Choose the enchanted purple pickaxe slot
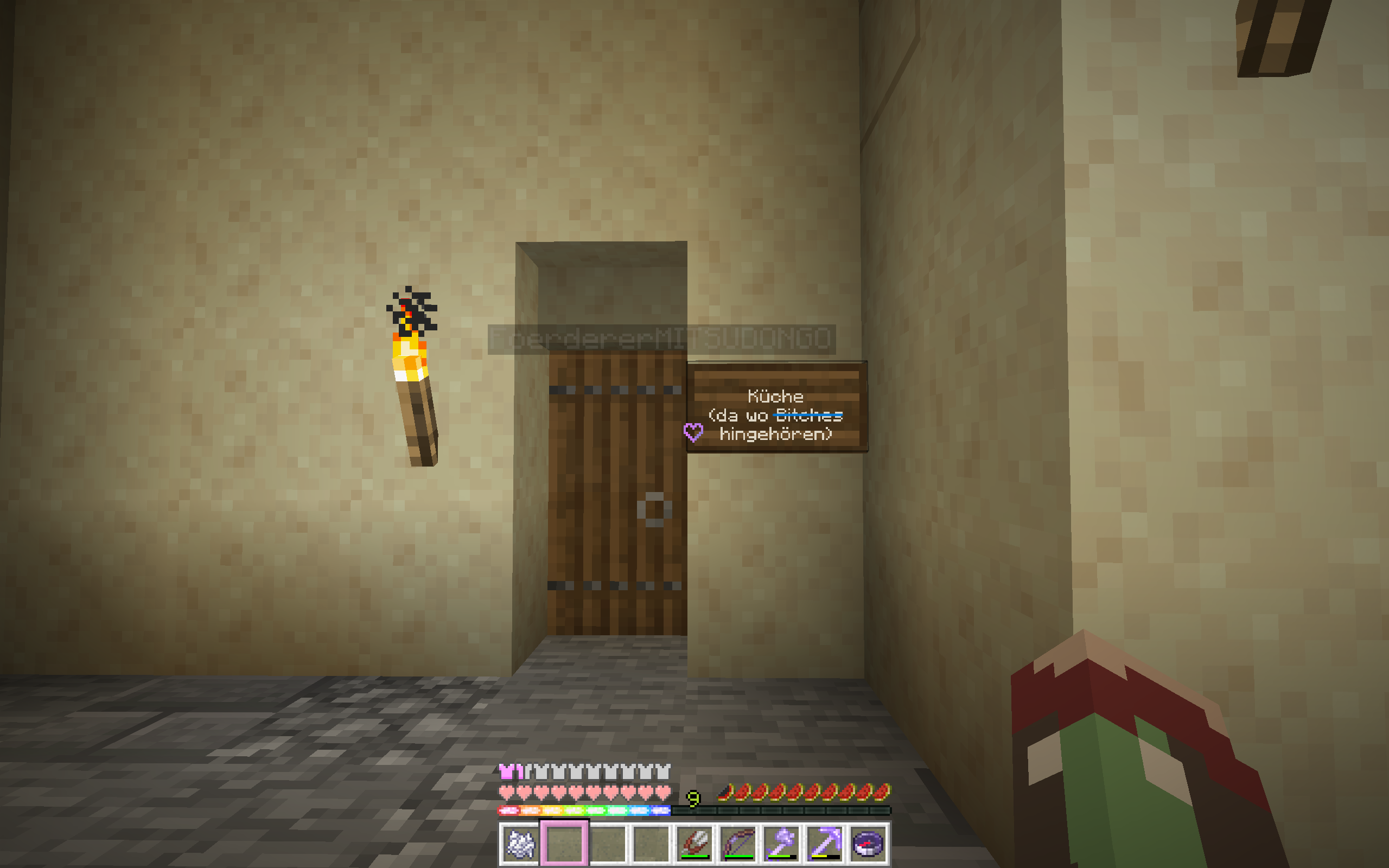 pyautogui.click(x=825, y=843)
